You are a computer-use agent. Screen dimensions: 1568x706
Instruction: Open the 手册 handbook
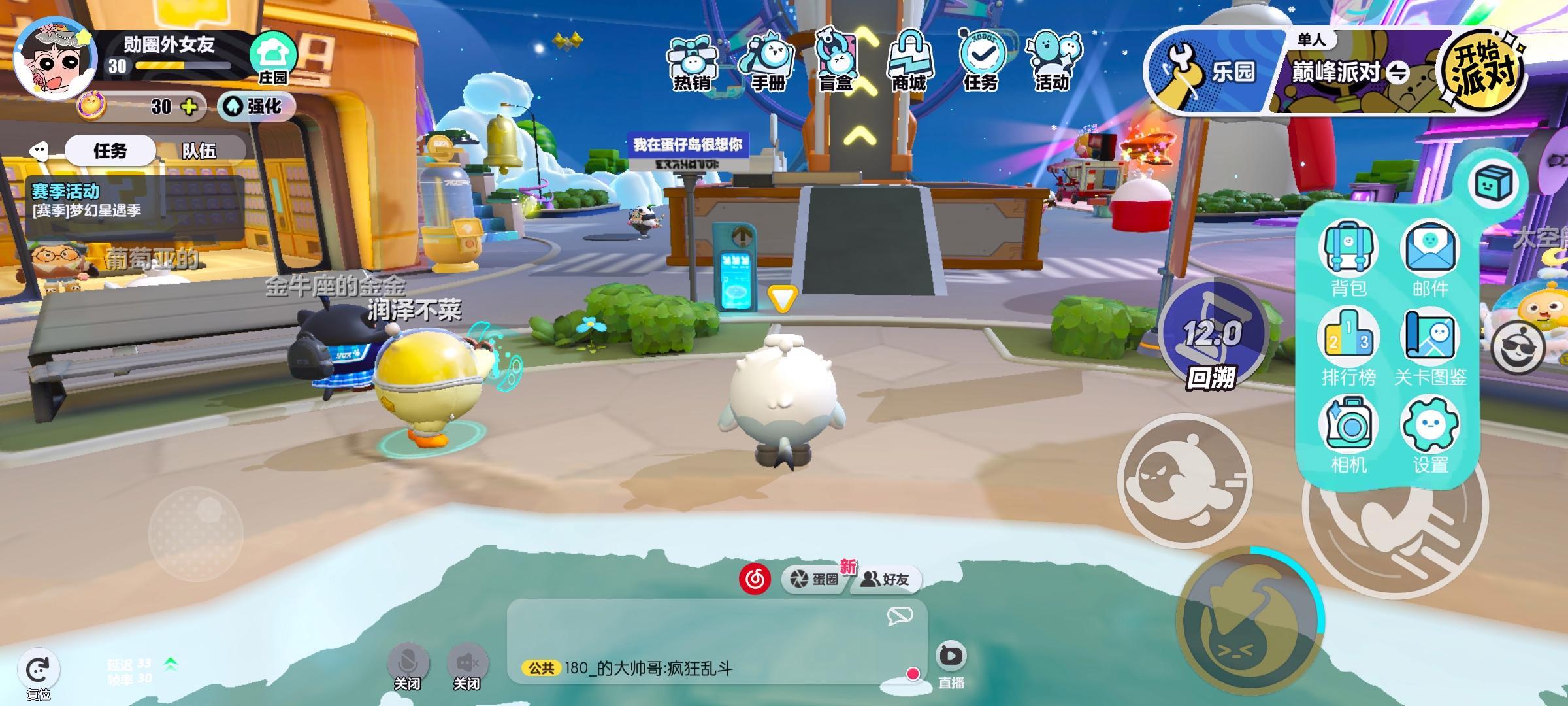[766, 63]
